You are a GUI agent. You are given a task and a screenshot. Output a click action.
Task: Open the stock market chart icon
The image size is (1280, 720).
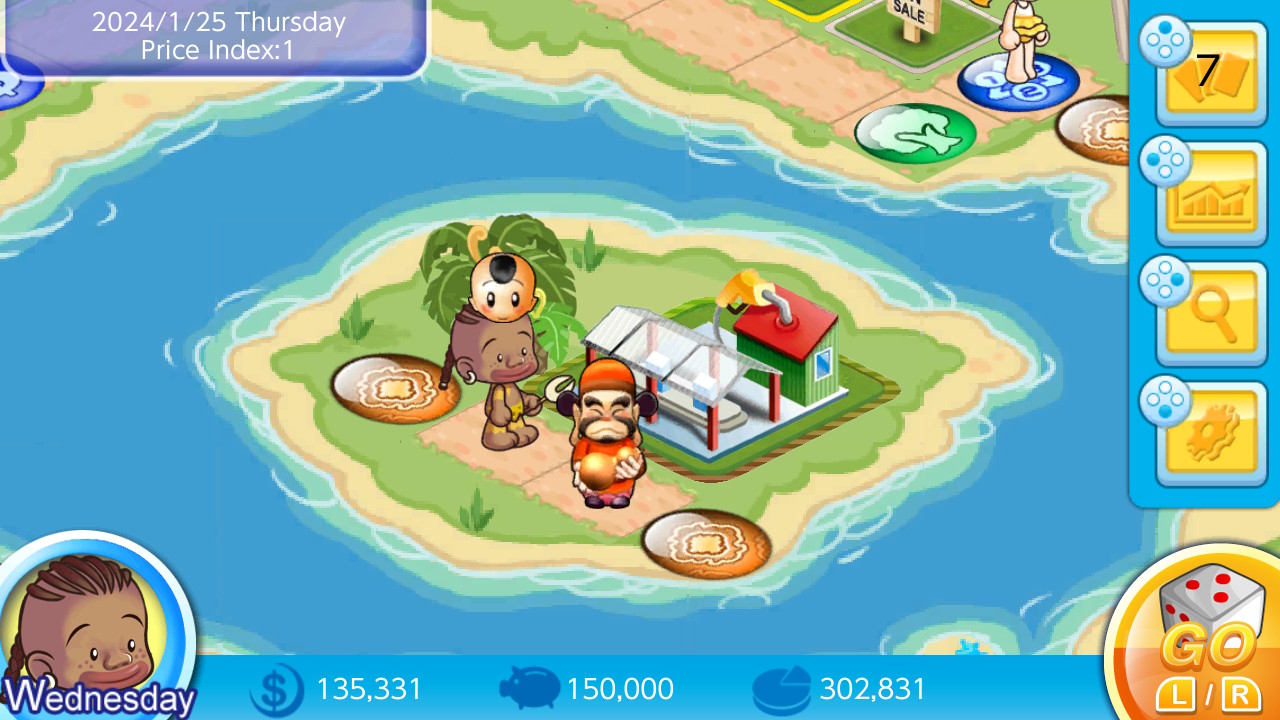1212,190
